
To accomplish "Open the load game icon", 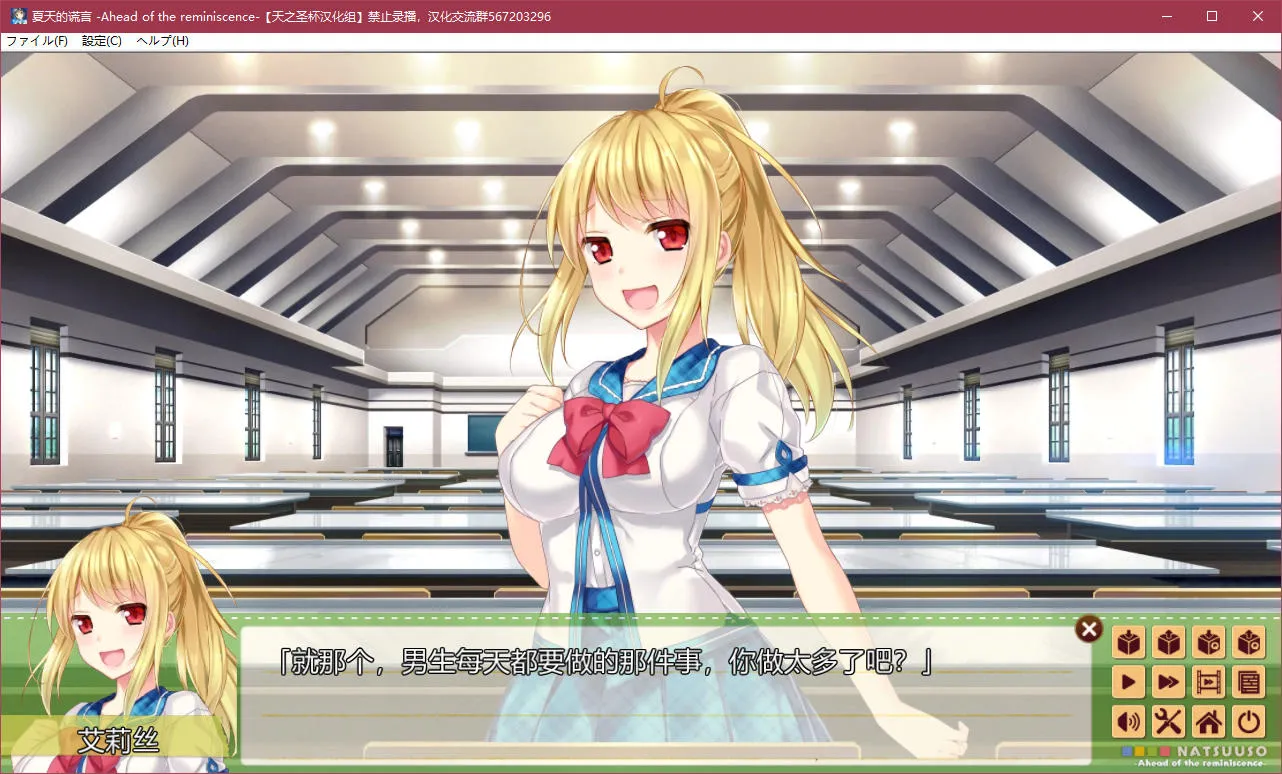I will [1168, 642].
